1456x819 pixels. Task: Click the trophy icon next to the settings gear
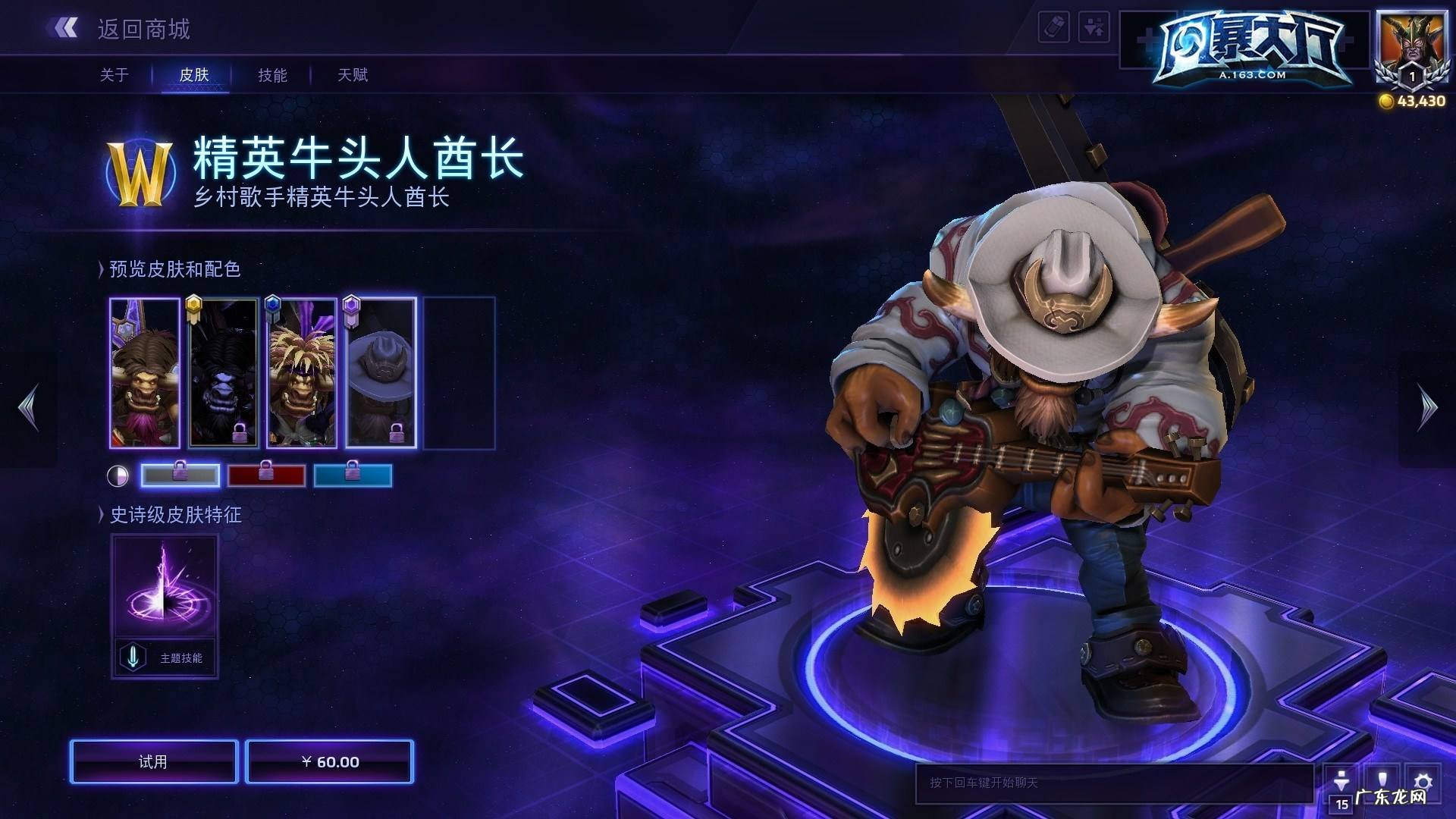[x=1381, y=779]
